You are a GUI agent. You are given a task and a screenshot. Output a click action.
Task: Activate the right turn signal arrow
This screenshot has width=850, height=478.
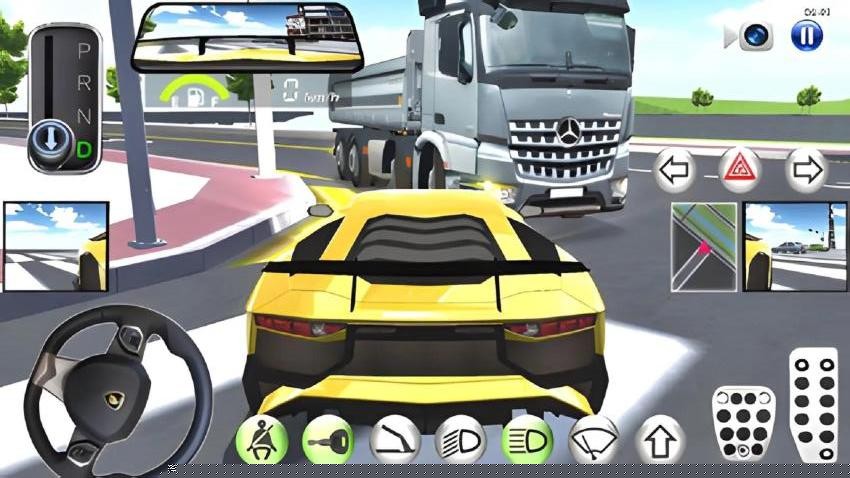pyautogui.click(x=805, y=170)
